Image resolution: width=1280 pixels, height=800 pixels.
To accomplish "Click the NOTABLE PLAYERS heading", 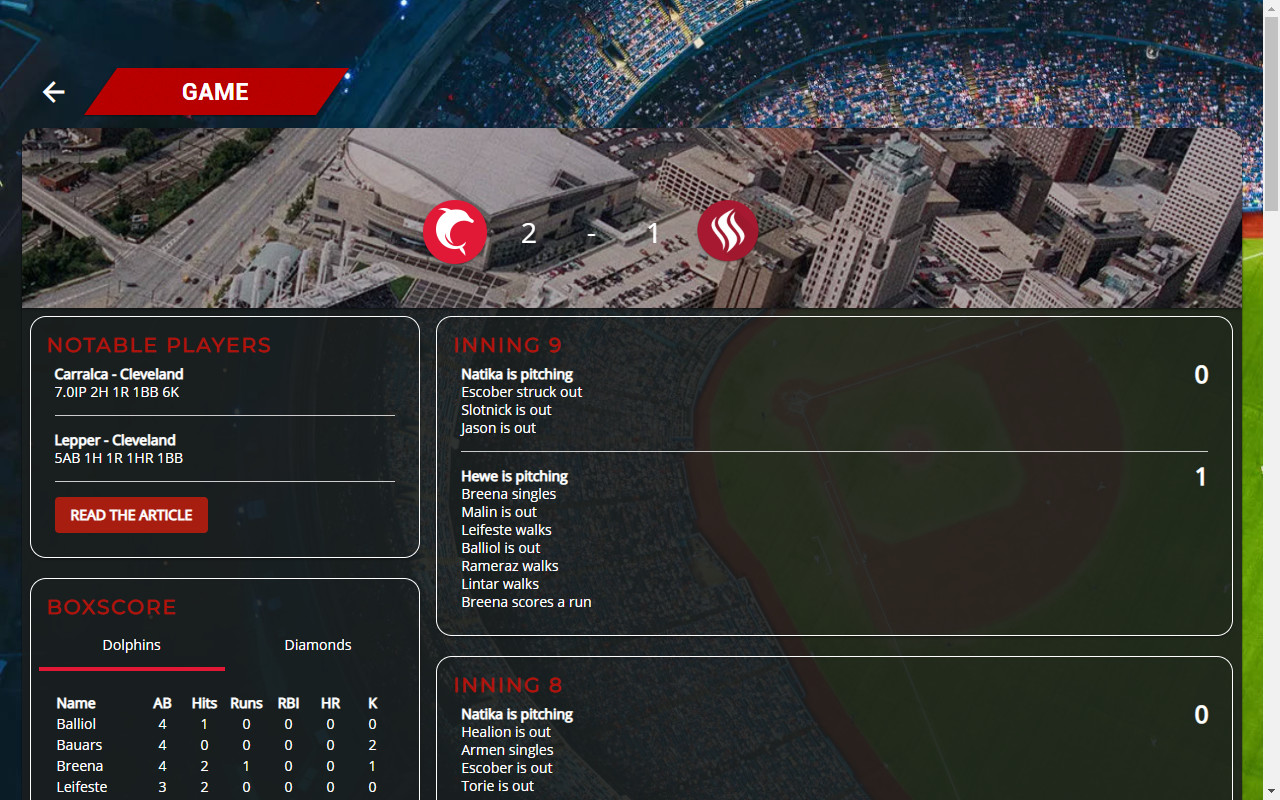I will (x=159, y=345).
